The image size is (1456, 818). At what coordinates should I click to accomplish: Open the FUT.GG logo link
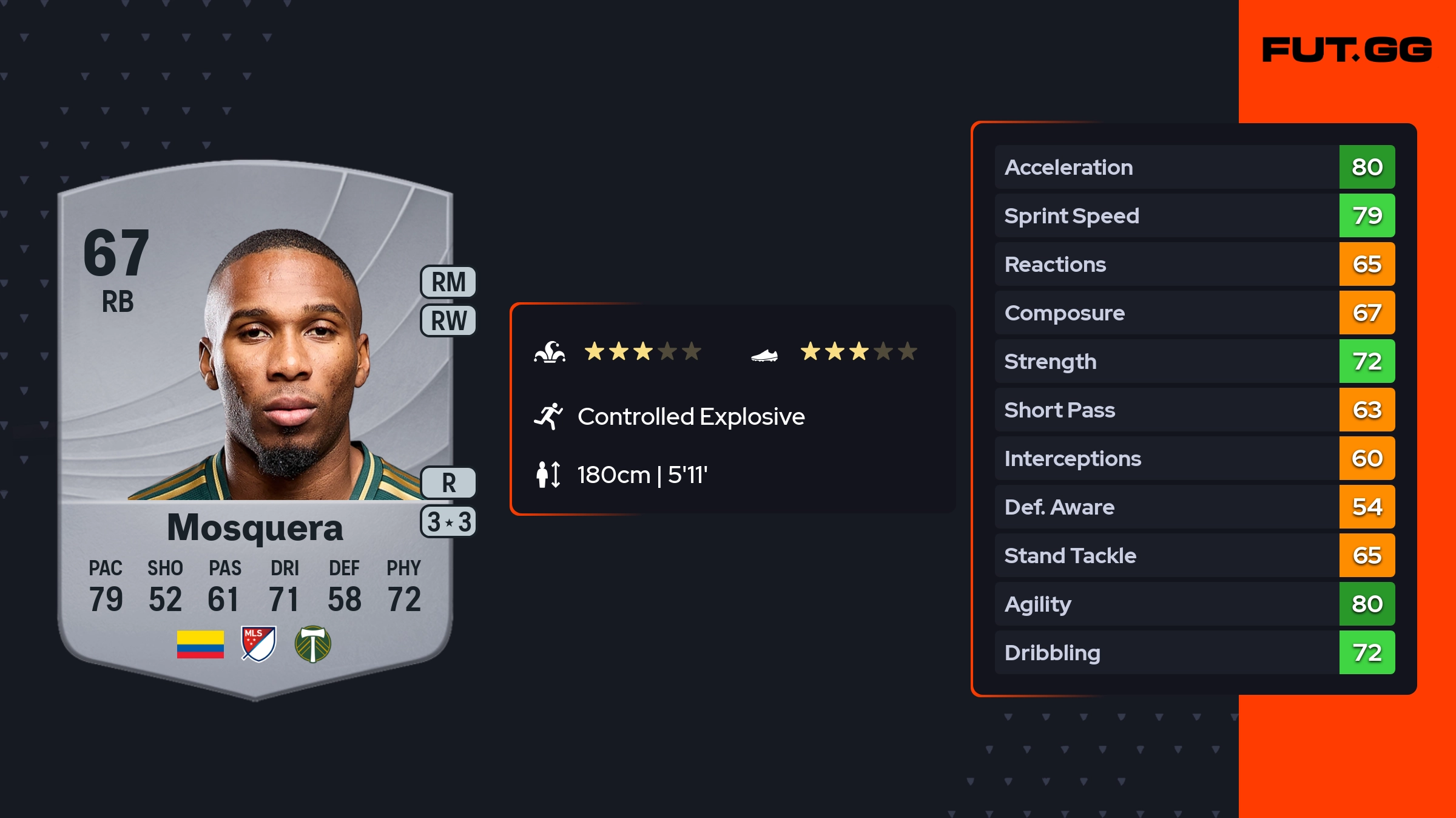click(1347, 50)
